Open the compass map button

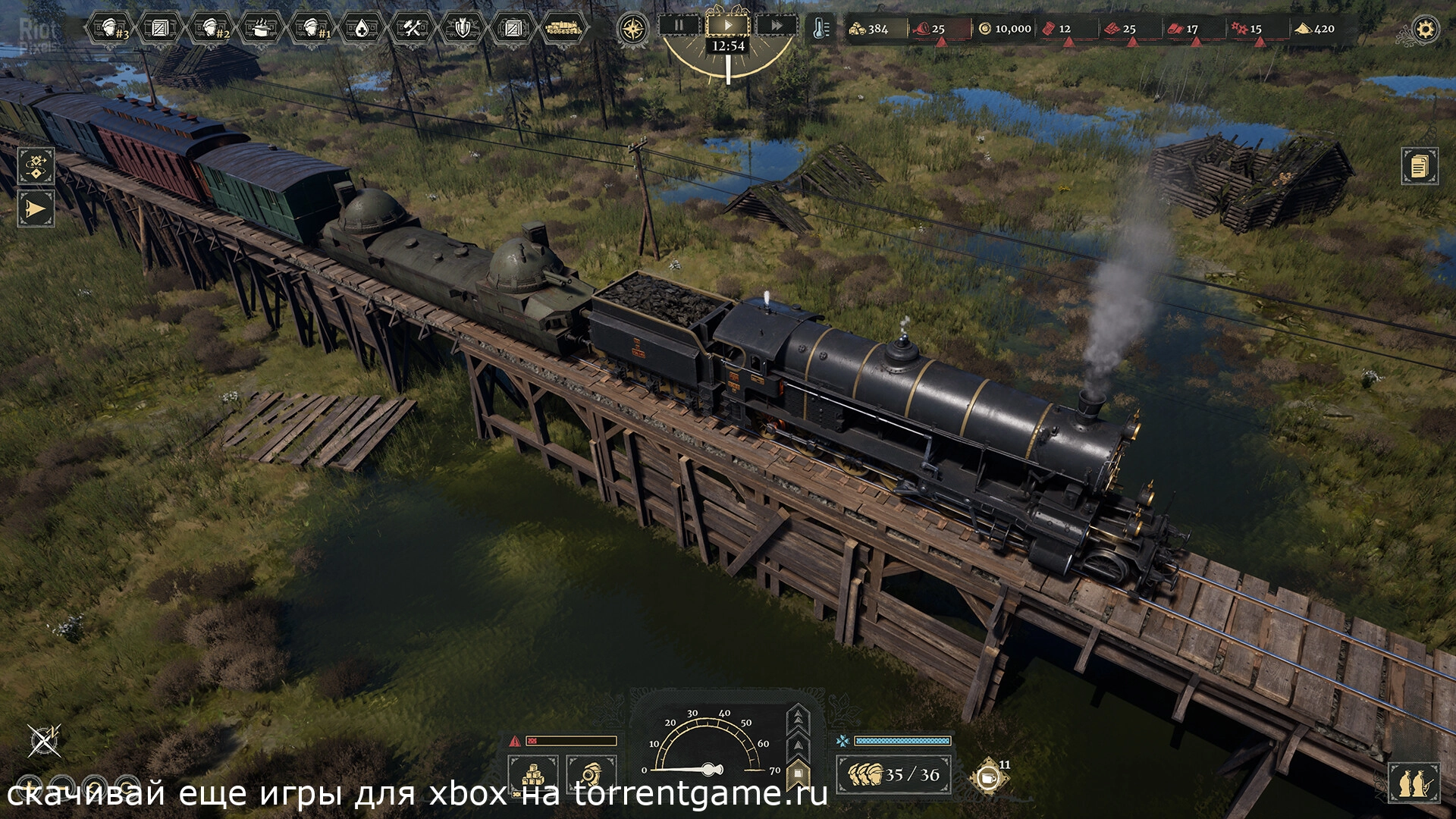point(633,30)
